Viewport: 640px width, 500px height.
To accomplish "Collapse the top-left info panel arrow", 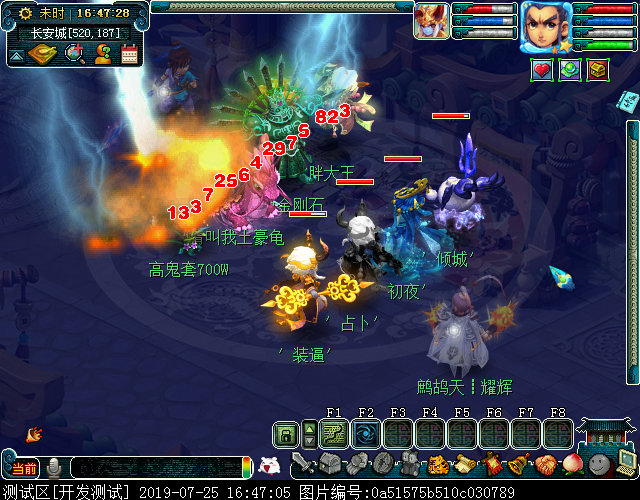I will [x=15, y=56].
